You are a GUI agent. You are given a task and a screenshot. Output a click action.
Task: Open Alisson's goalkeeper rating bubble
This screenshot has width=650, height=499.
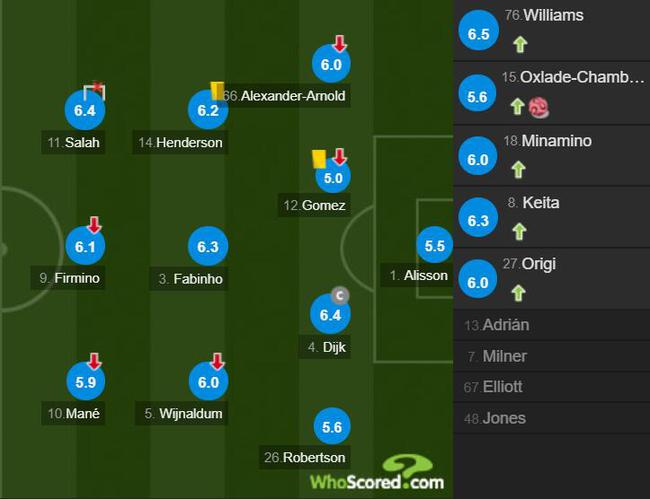[435, 246]
